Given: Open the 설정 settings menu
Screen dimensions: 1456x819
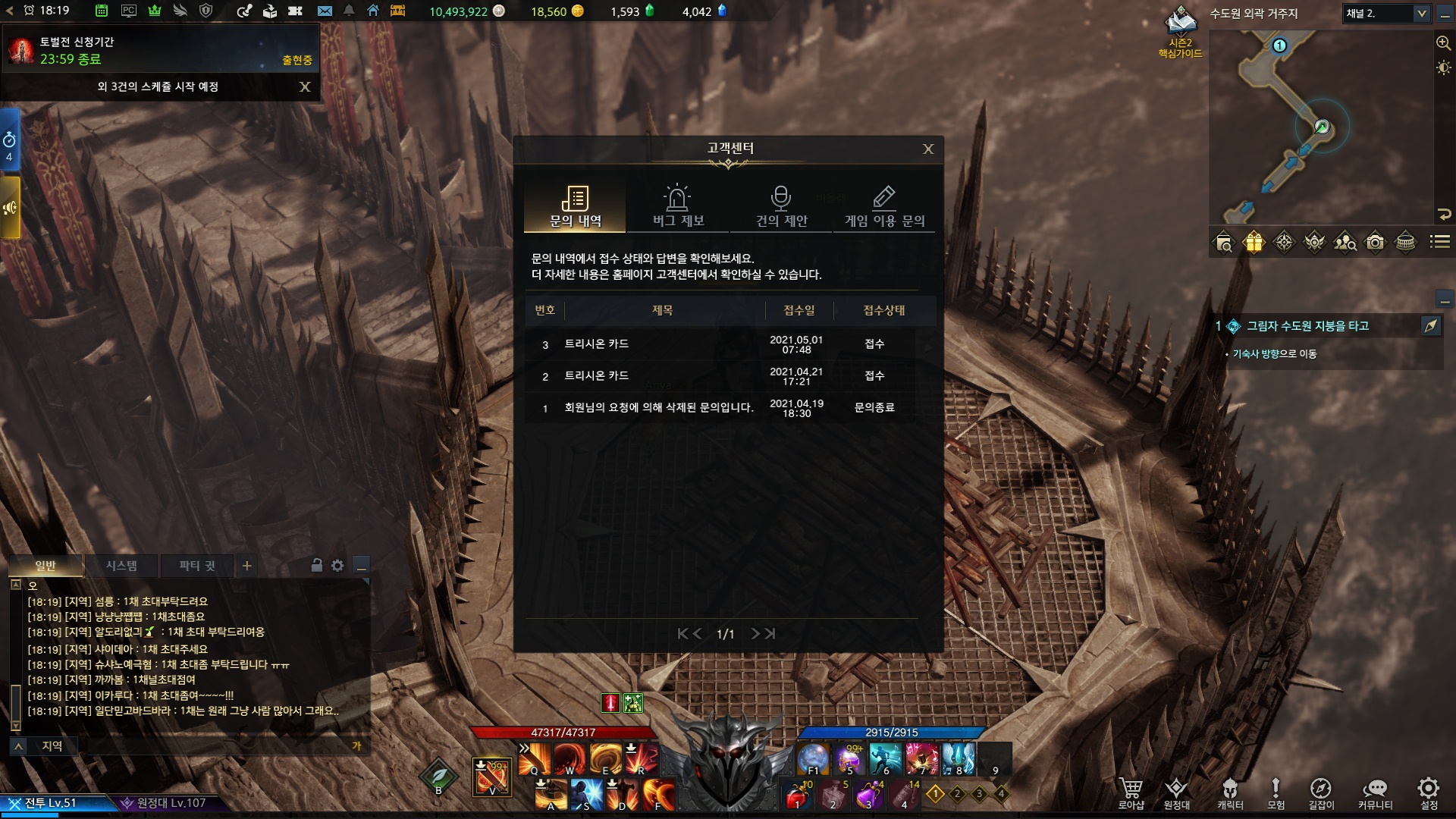Looking at the screenshot, I should point(1429,793).
